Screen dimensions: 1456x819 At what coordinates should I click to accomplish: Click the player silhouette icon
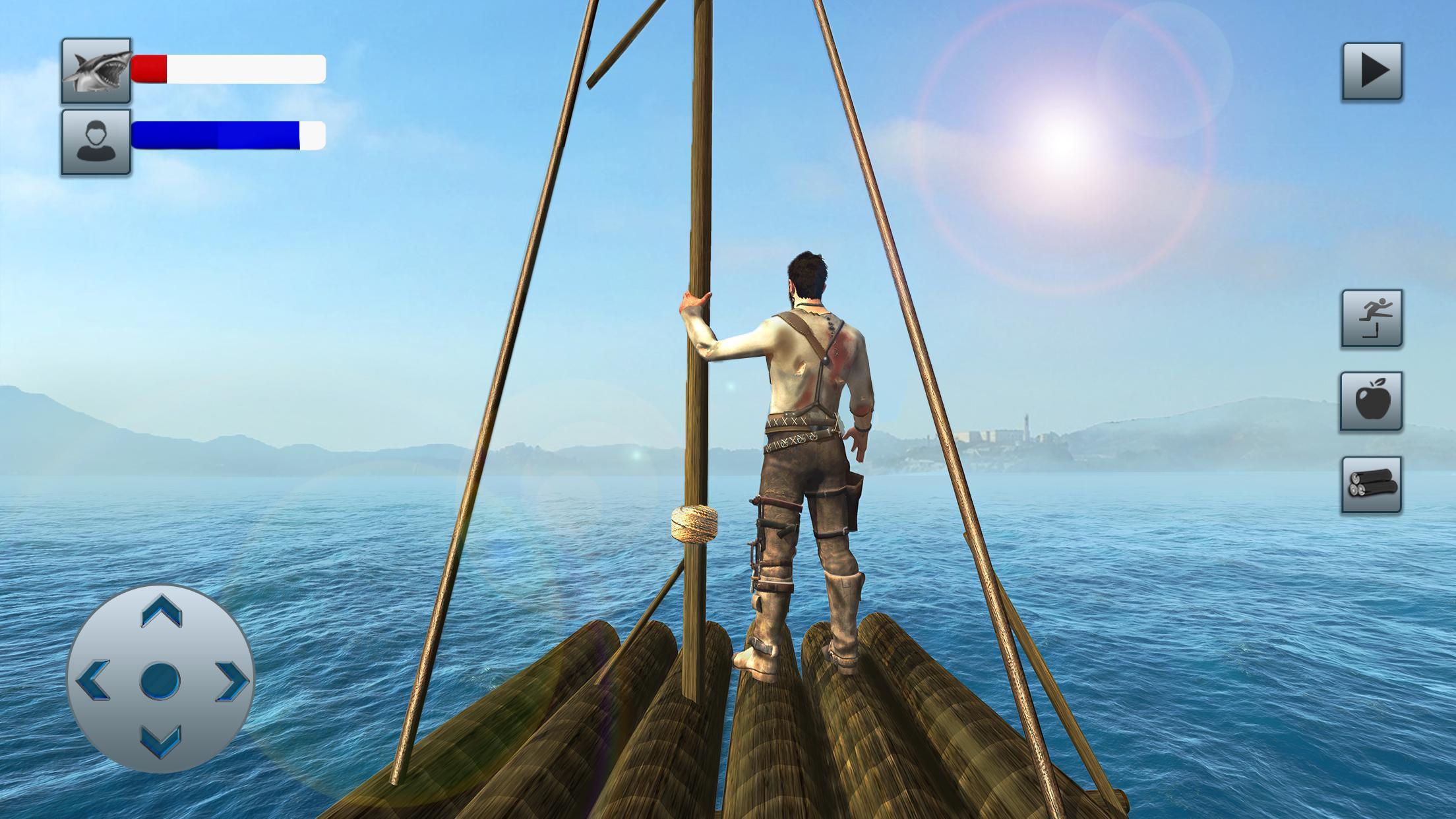point(96,142)
